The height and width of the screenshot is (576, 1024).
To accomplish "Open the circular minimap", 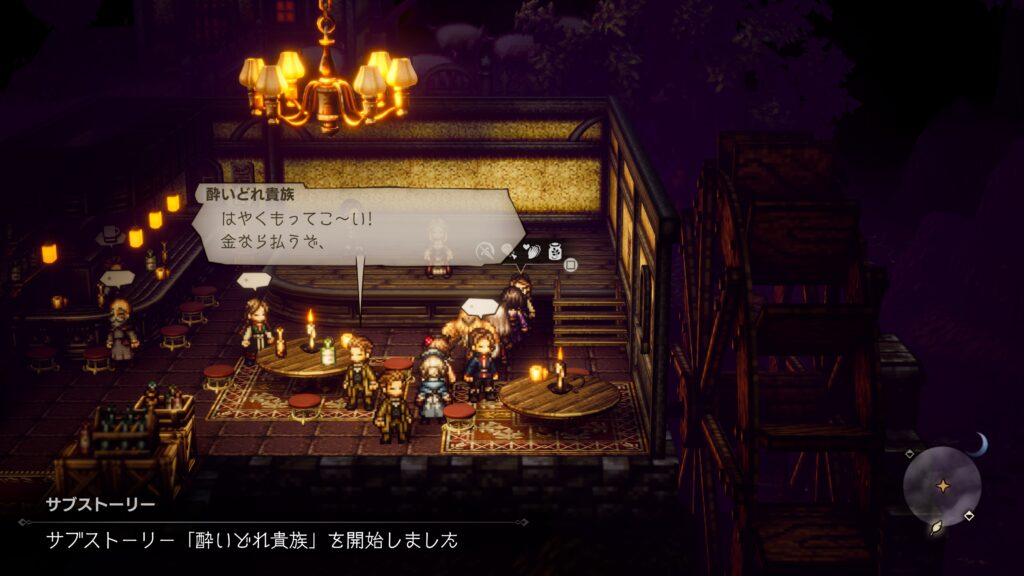I will coord(941,486).
